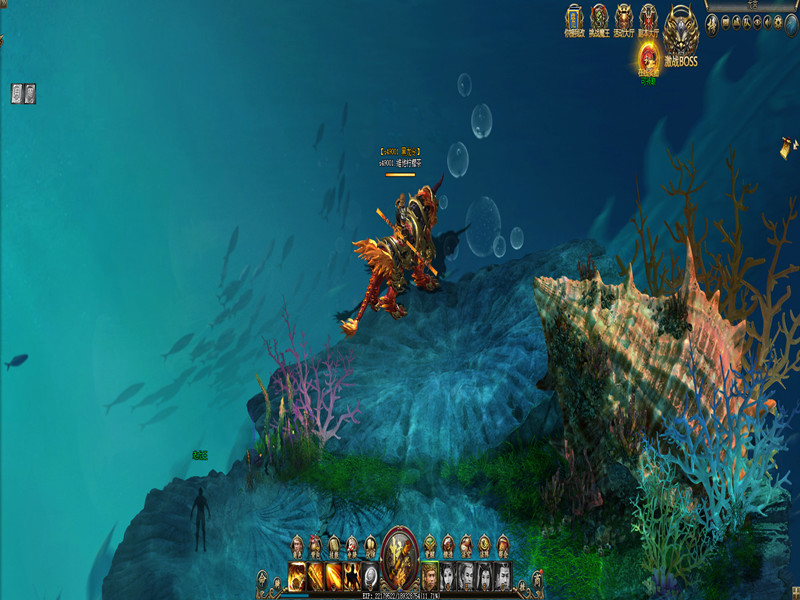The image size is (800, 600).
Task: Open the first menu icon above skill bar
Action: click(x=297, y=546)
